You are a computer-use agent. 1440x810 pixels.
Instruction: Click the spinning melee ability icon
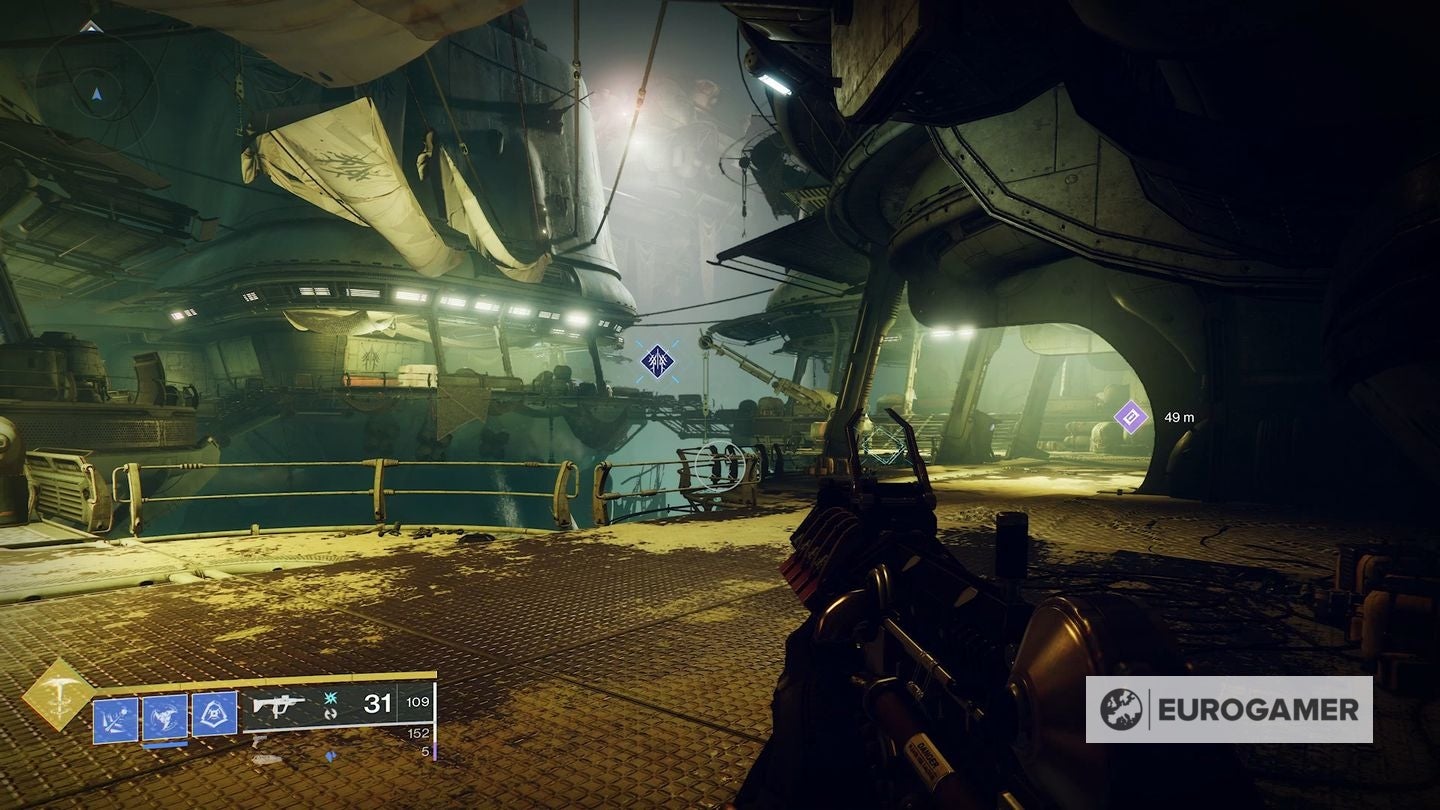(x=163, y=716)
